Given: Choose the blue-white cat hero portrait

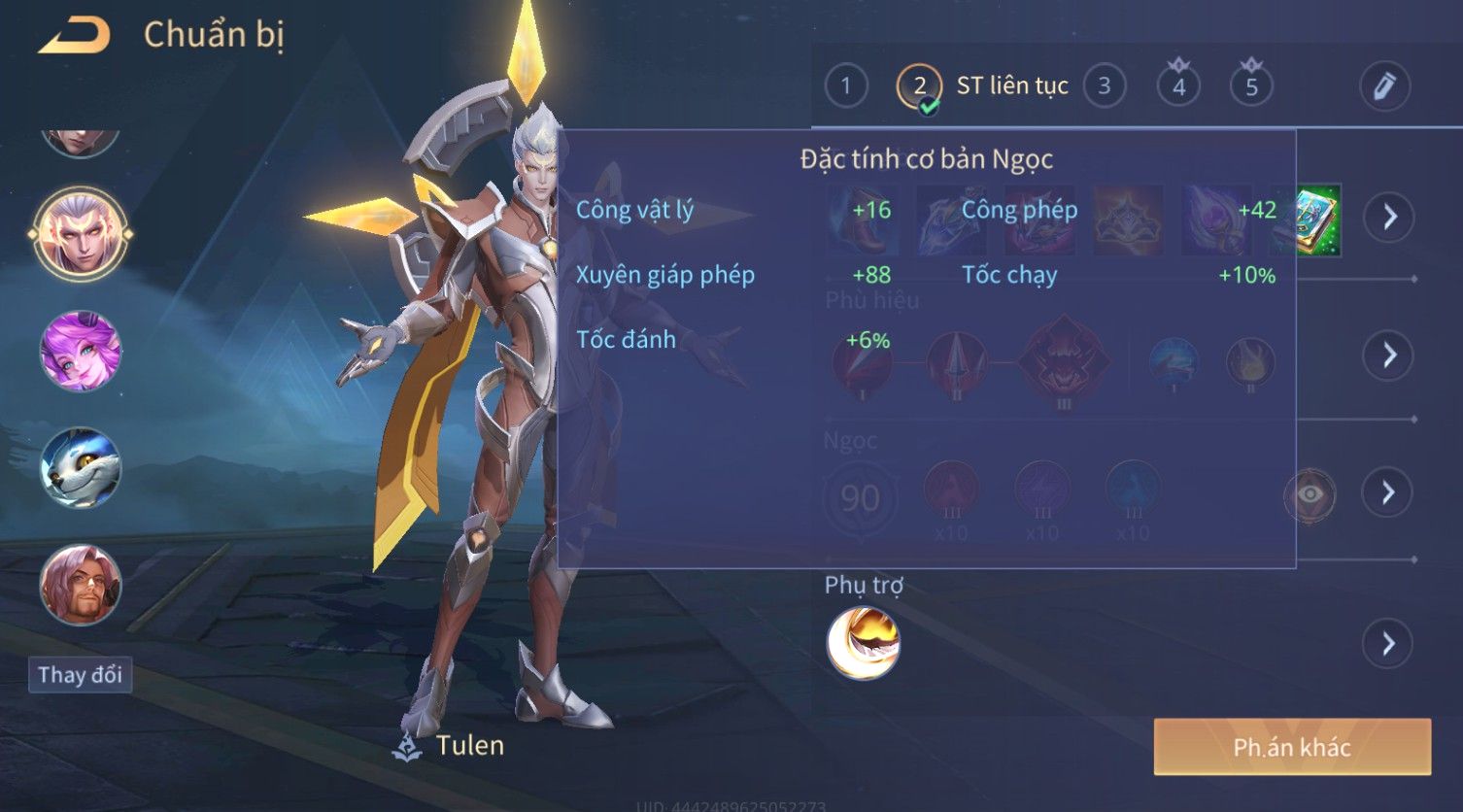Looking at the screenshot, I should [x=81, y=468].
